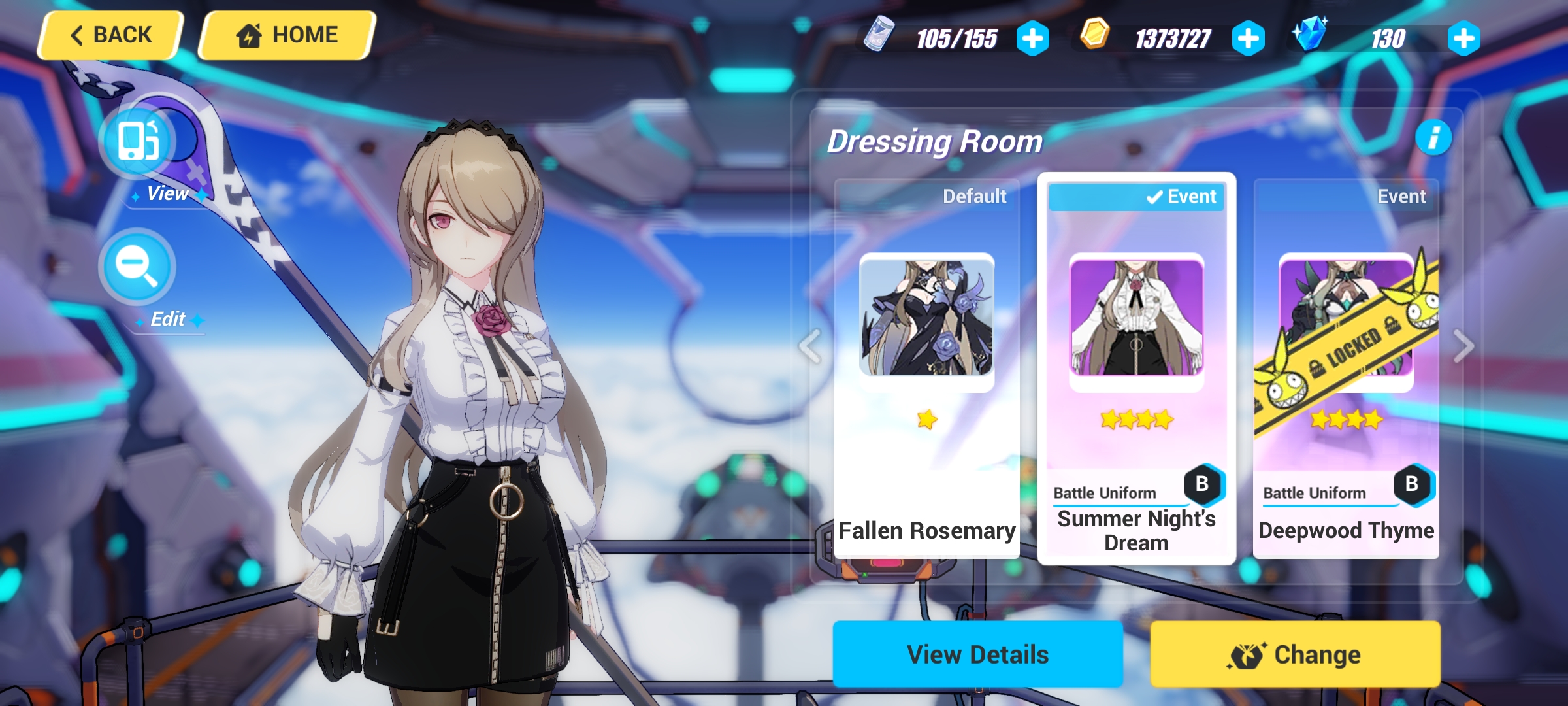Screen dimensions: 1568x706
Task: Select the Fallen Rosemary outfit card
Action: point(927,360)
